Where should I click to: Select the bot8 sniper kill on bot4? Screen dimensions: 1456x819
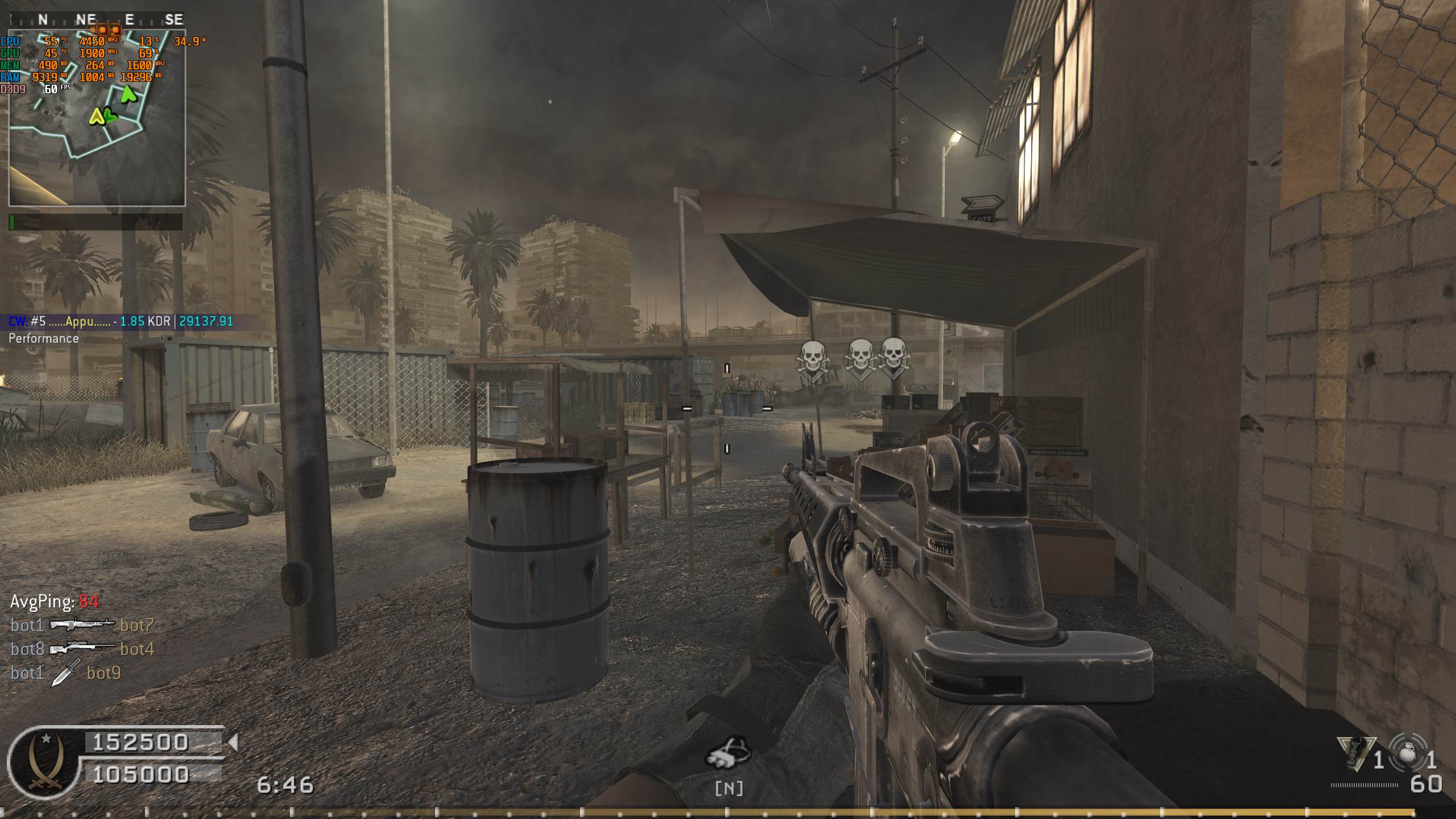point(82,649)
